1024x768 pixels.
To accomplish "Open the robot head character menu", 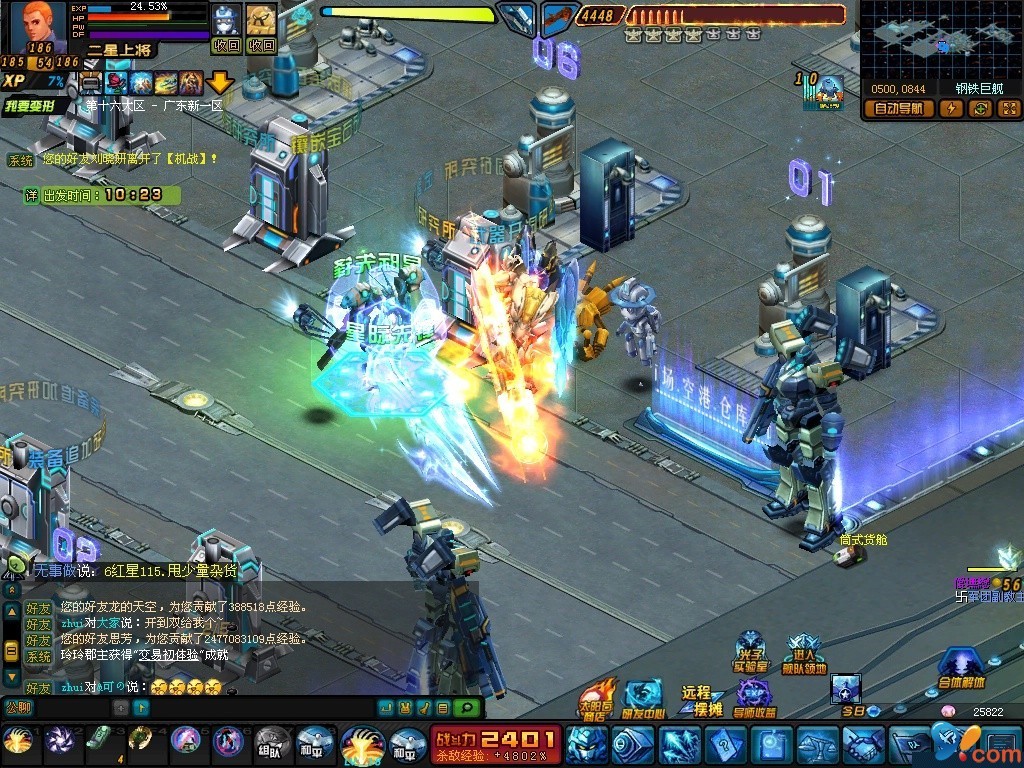I will [x=586, y=745].
